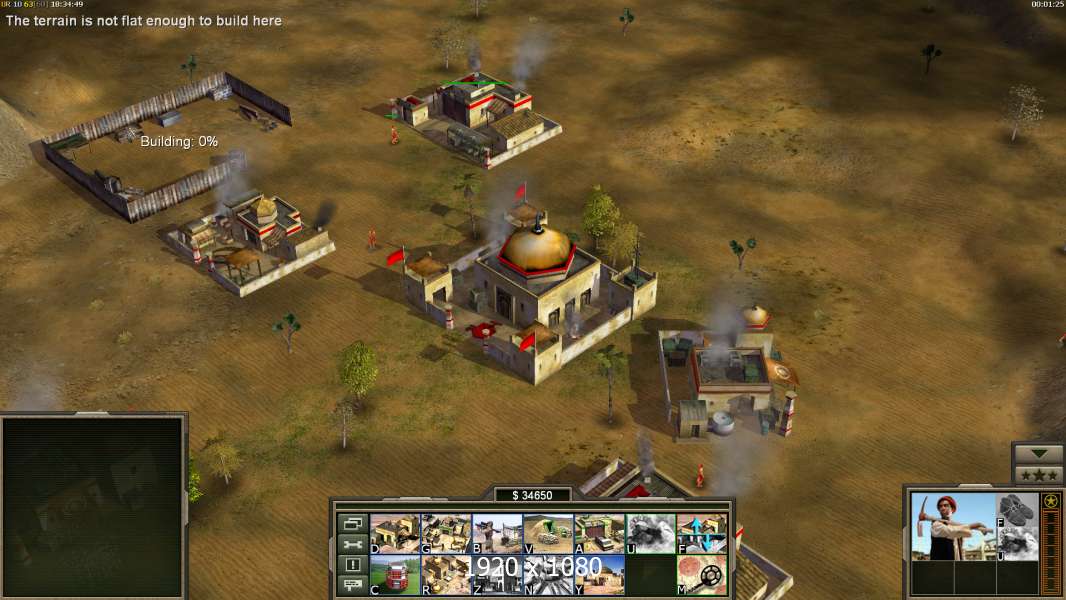Screen dimensions: 1066x600
Task: Click the wrench button on the command bar
Action: [352, 544]
